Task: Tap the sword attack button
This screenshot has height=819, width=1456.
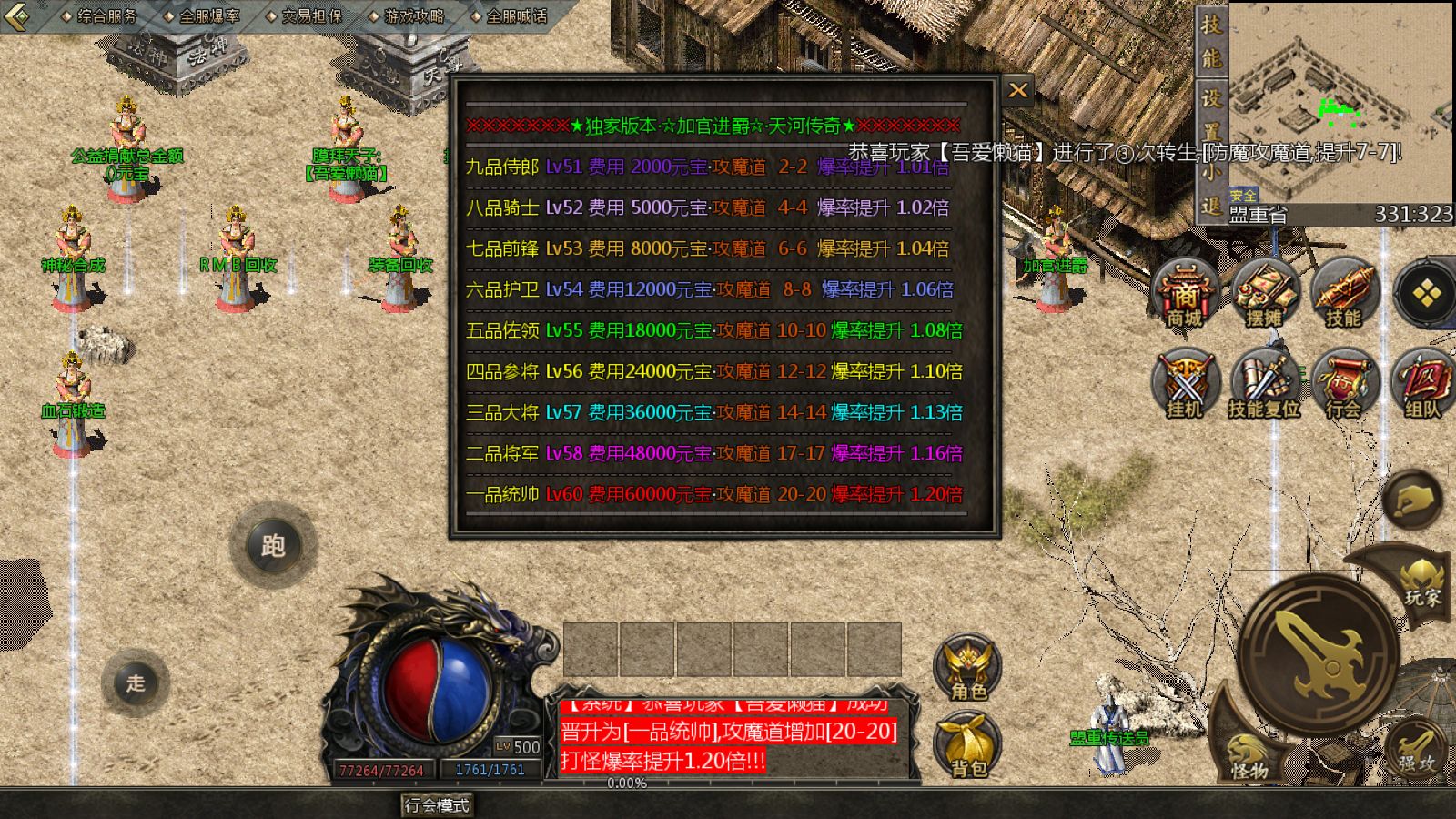Action: 1318,653
